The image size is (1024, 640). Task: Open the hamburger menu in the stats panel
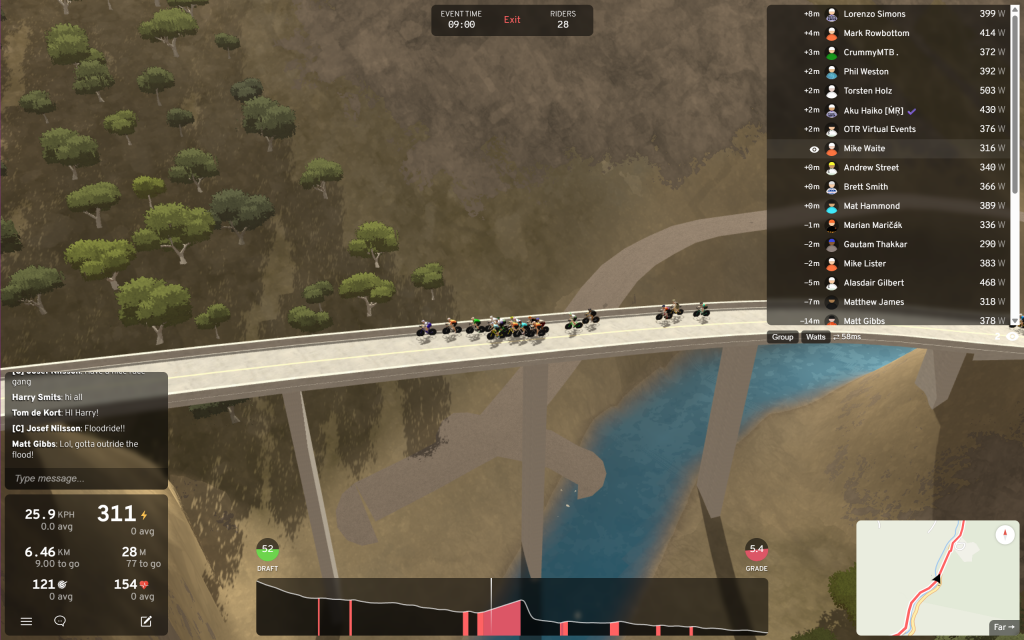pyautogui.click(x=27, y=621)
